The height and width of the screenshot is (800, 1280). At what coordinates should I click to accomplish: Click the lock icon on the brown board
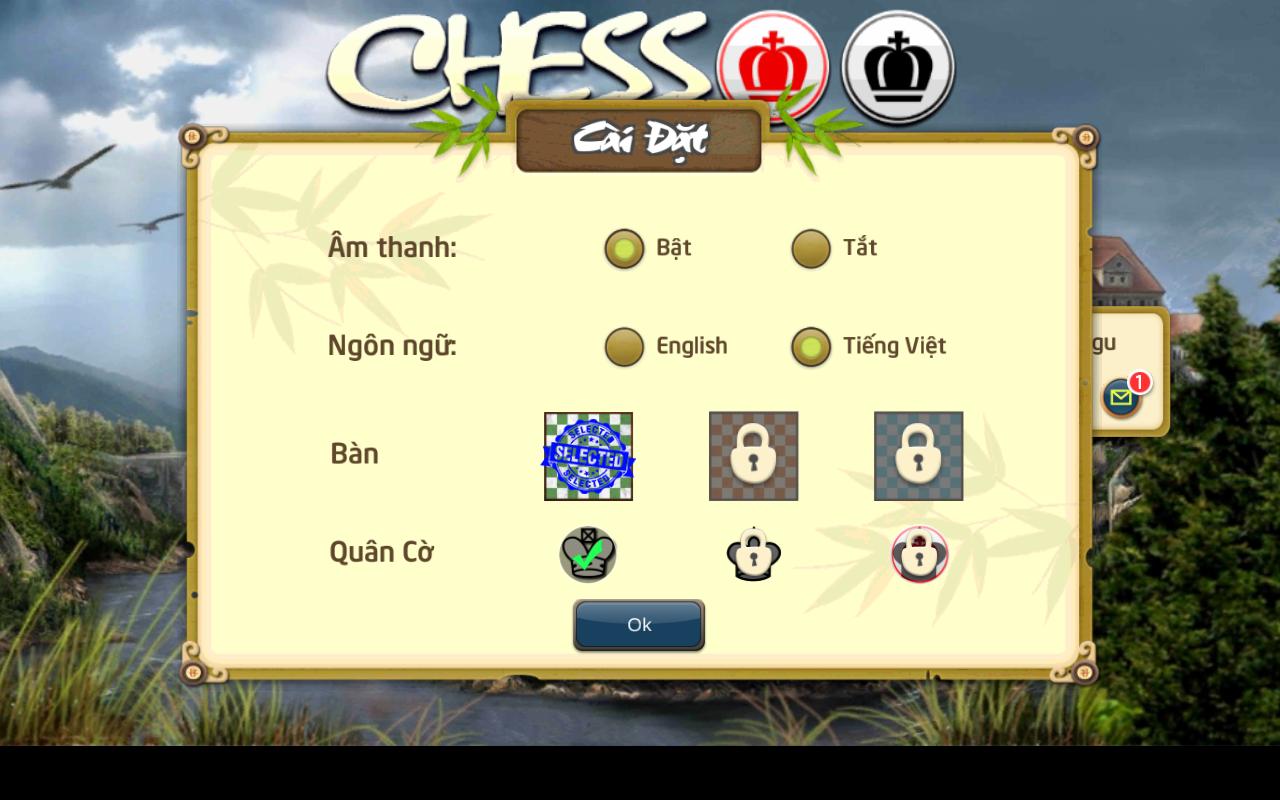click(753, 454)
